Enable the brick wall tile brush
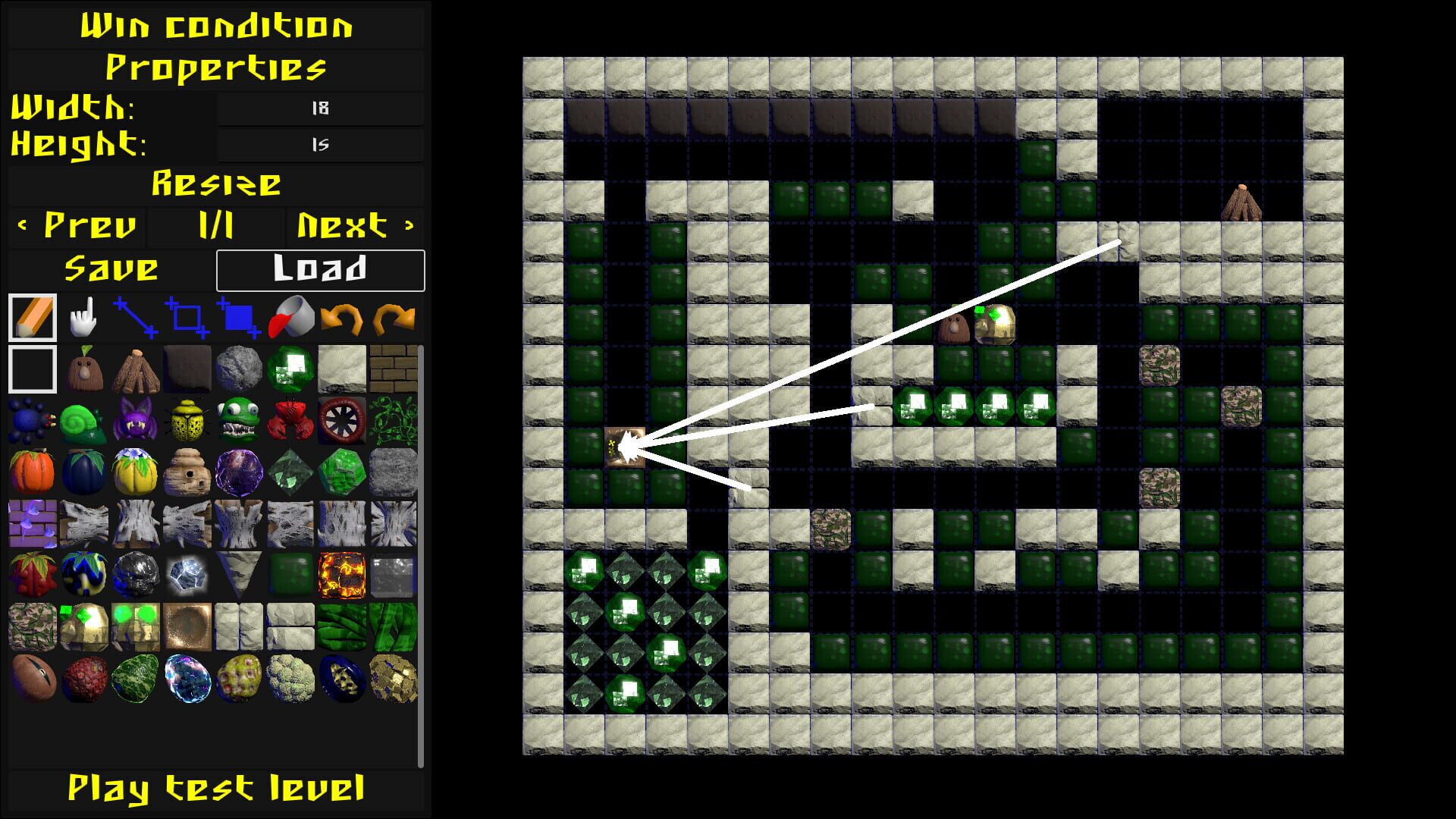Viewport: 1456px width, 819px height. click(x=393, y=369)
